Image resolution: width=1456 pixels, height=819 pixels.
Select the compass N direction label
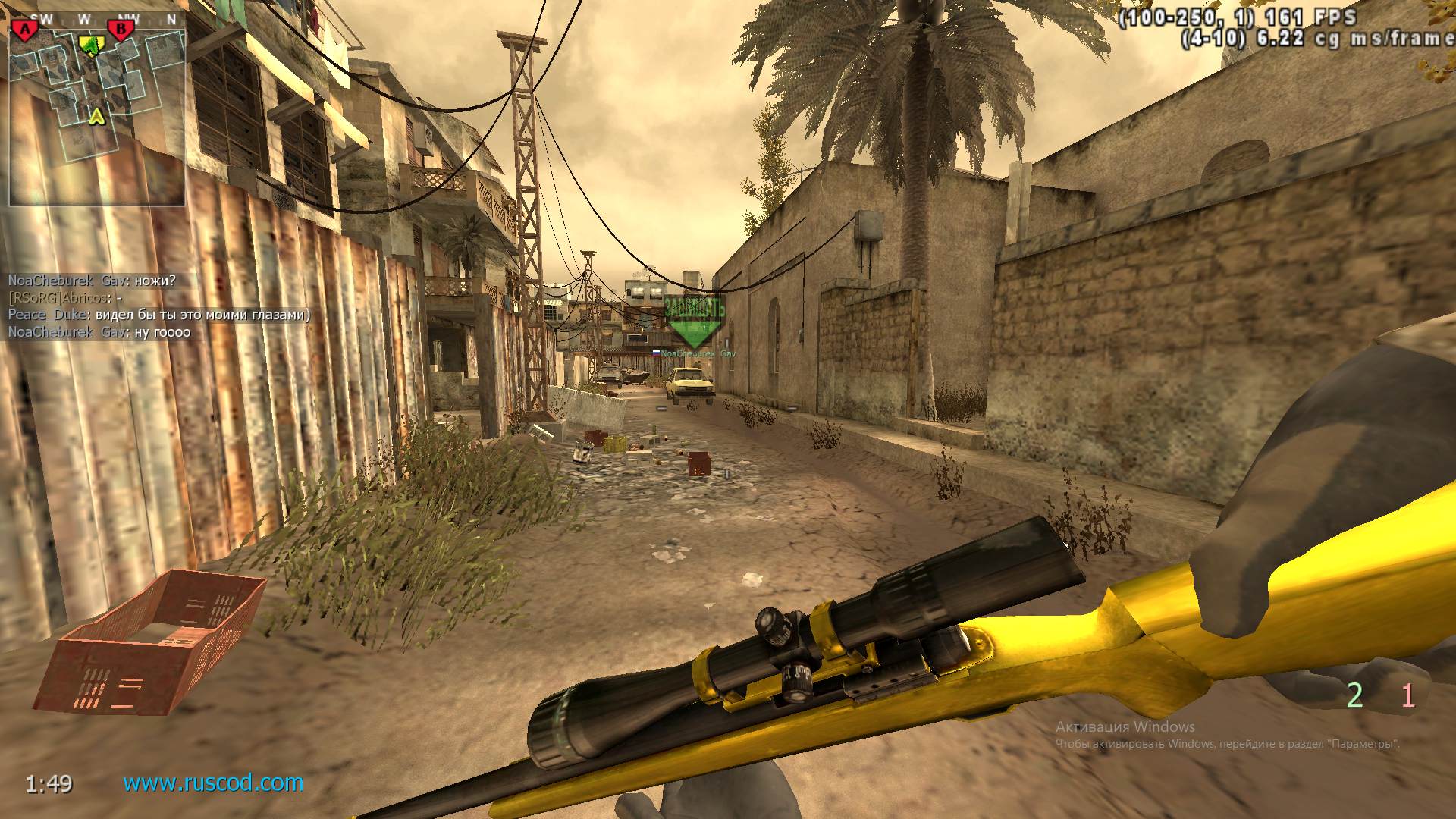click(170, 17)
